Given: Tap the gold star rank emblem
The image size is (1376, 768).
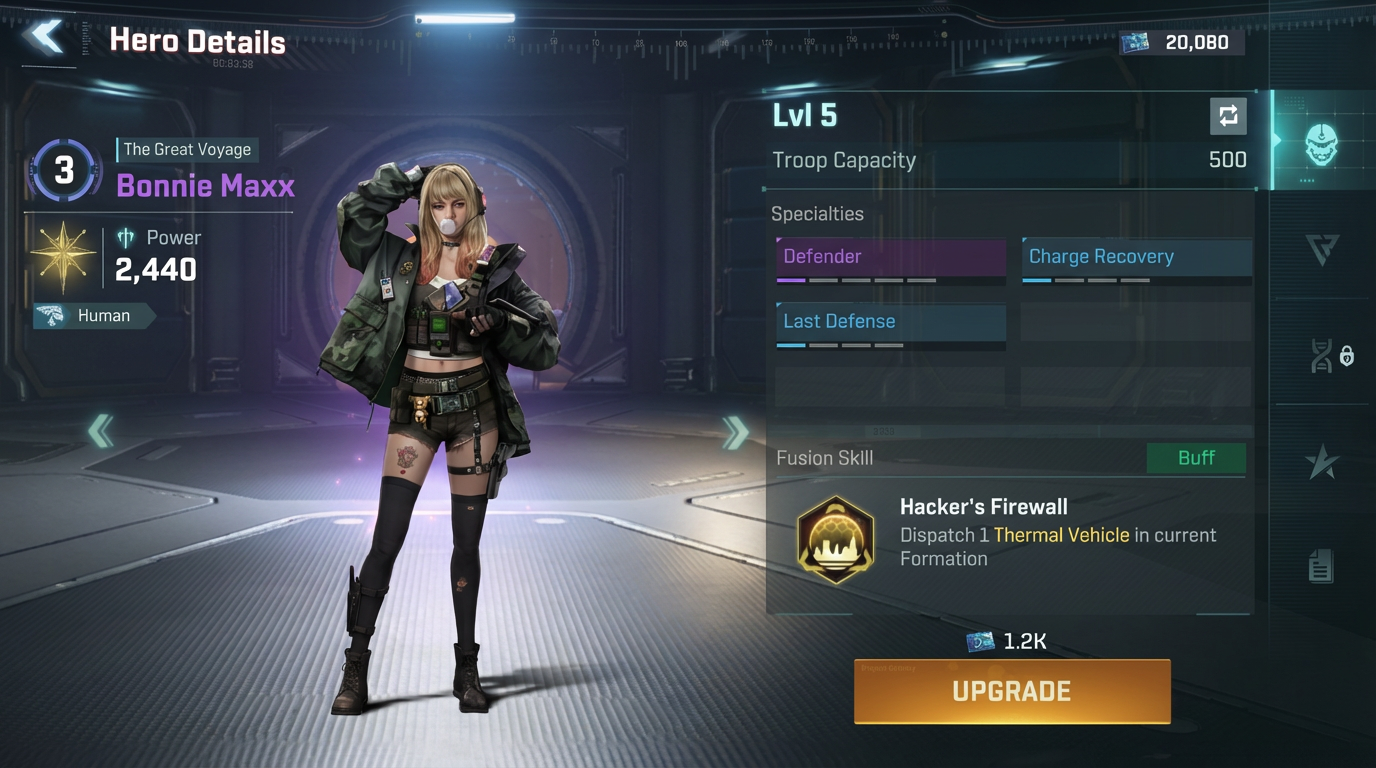Looking at the screenshot, I should point(63,256).
